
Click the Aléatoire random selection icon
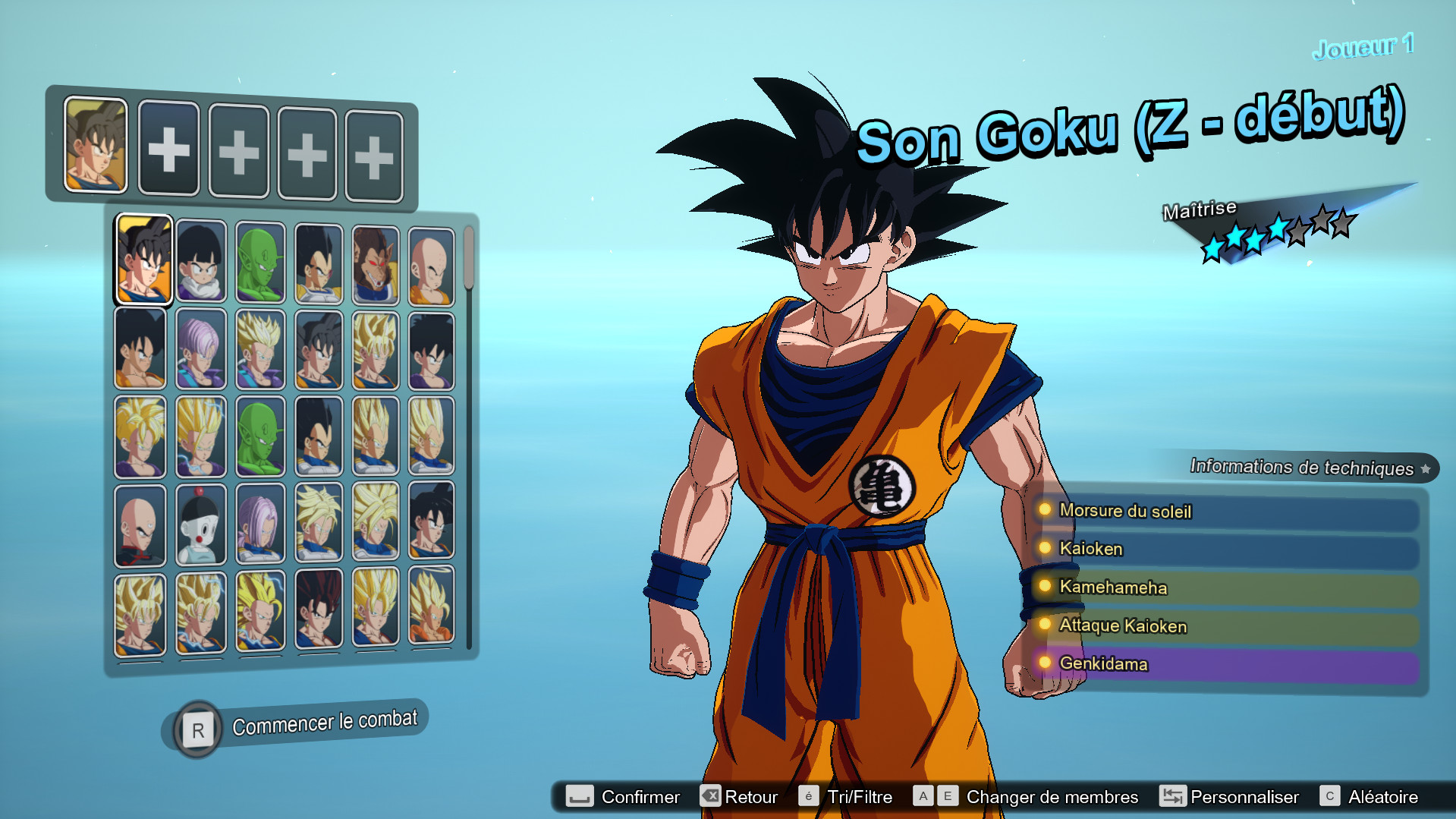pos(1330,796)
